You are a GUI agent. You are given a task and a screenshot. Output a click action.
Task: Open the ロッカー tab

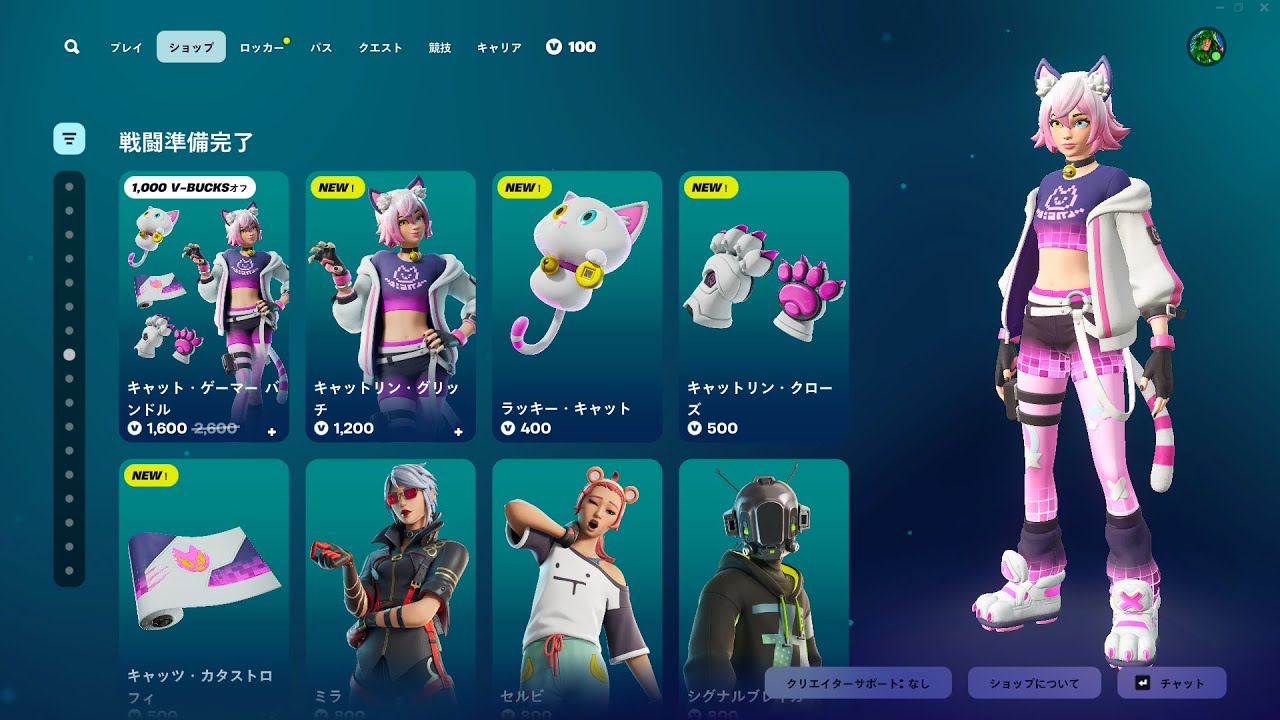pos(261,47)
